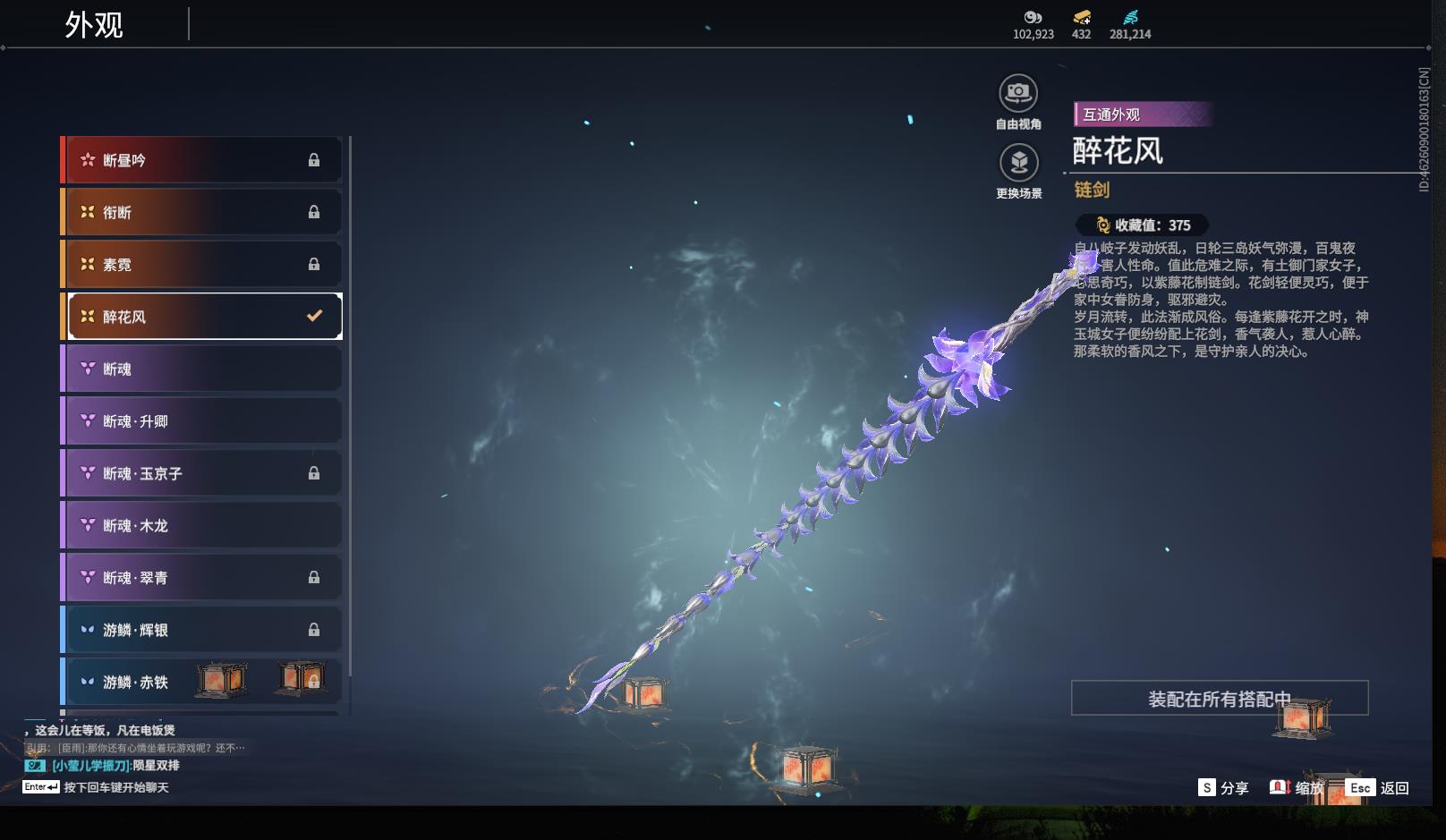Click the 分享 share button
The image size is (1446, 840).
(1223, 787)
